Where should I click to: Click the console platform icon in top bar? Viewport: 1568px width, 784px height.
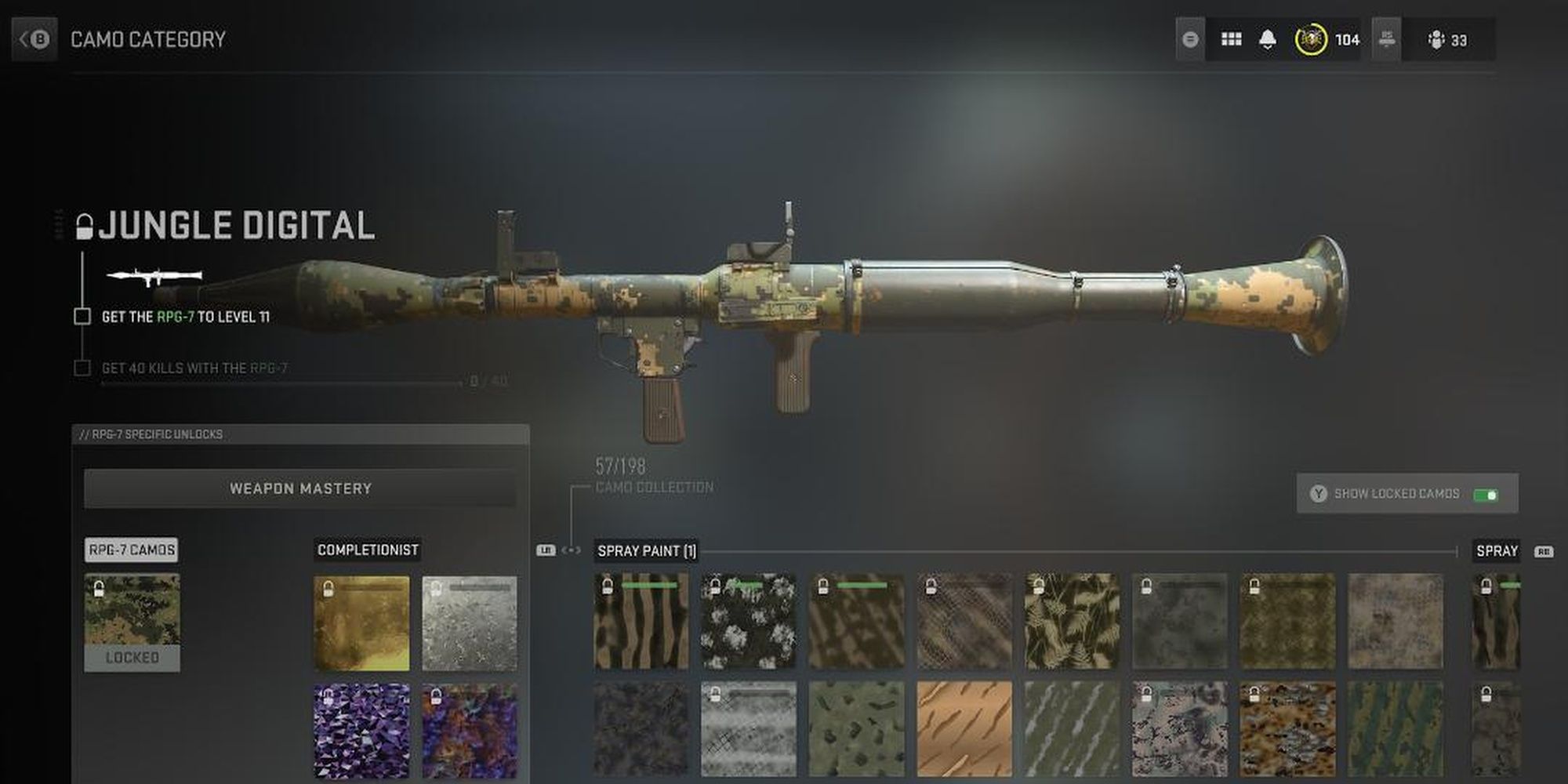(1386, 38)
